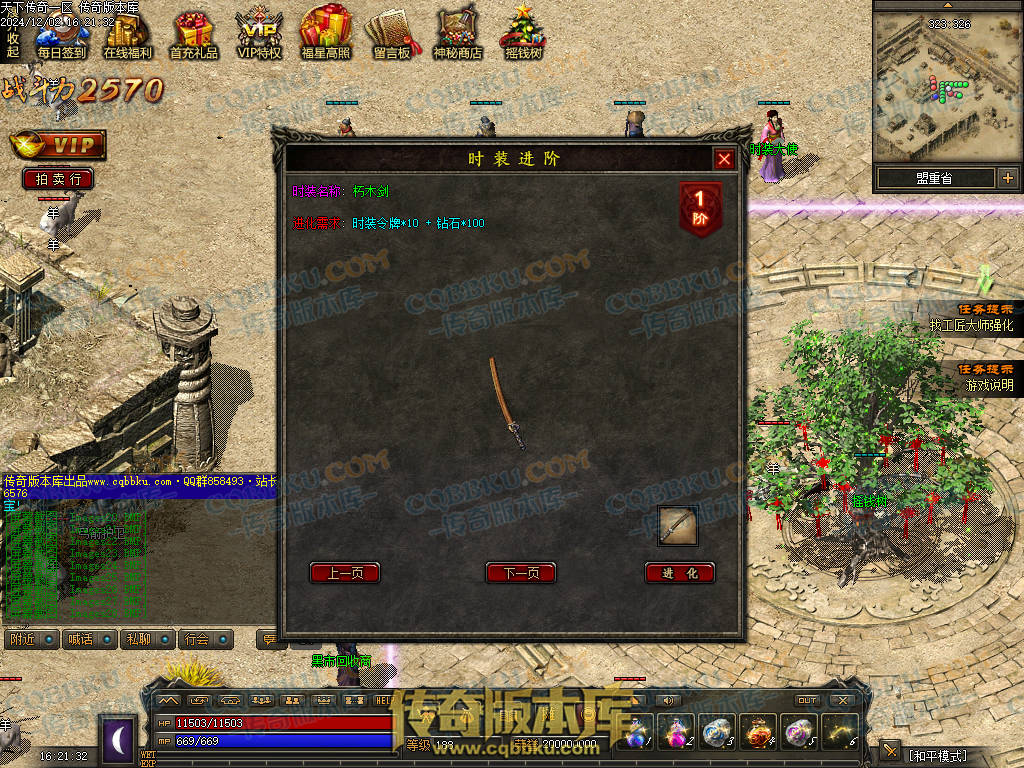Go to next page with 下一页

[x=520, y=573]
